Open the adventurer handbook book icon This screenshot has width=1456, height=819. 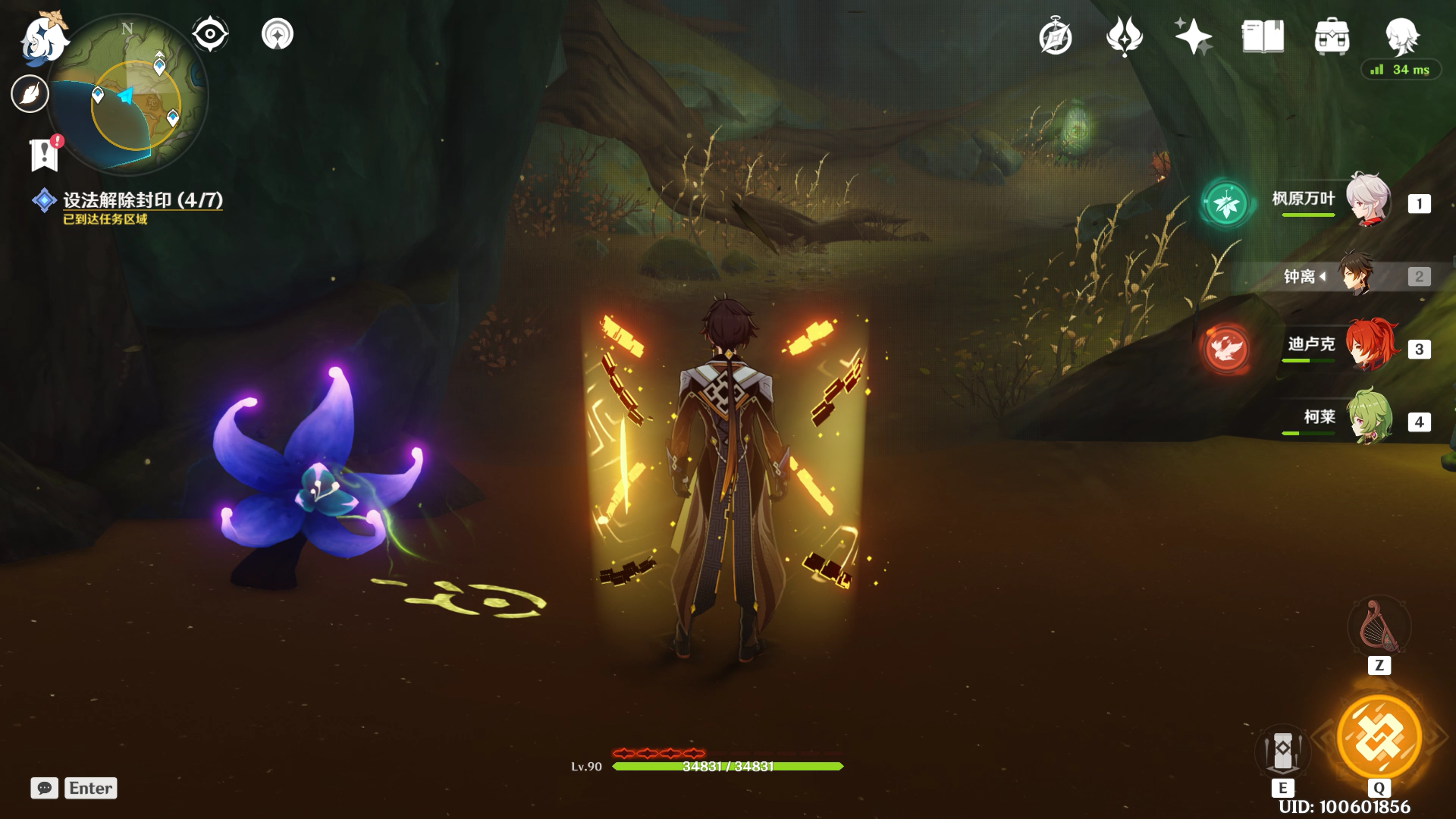[x=1263, y=36]
